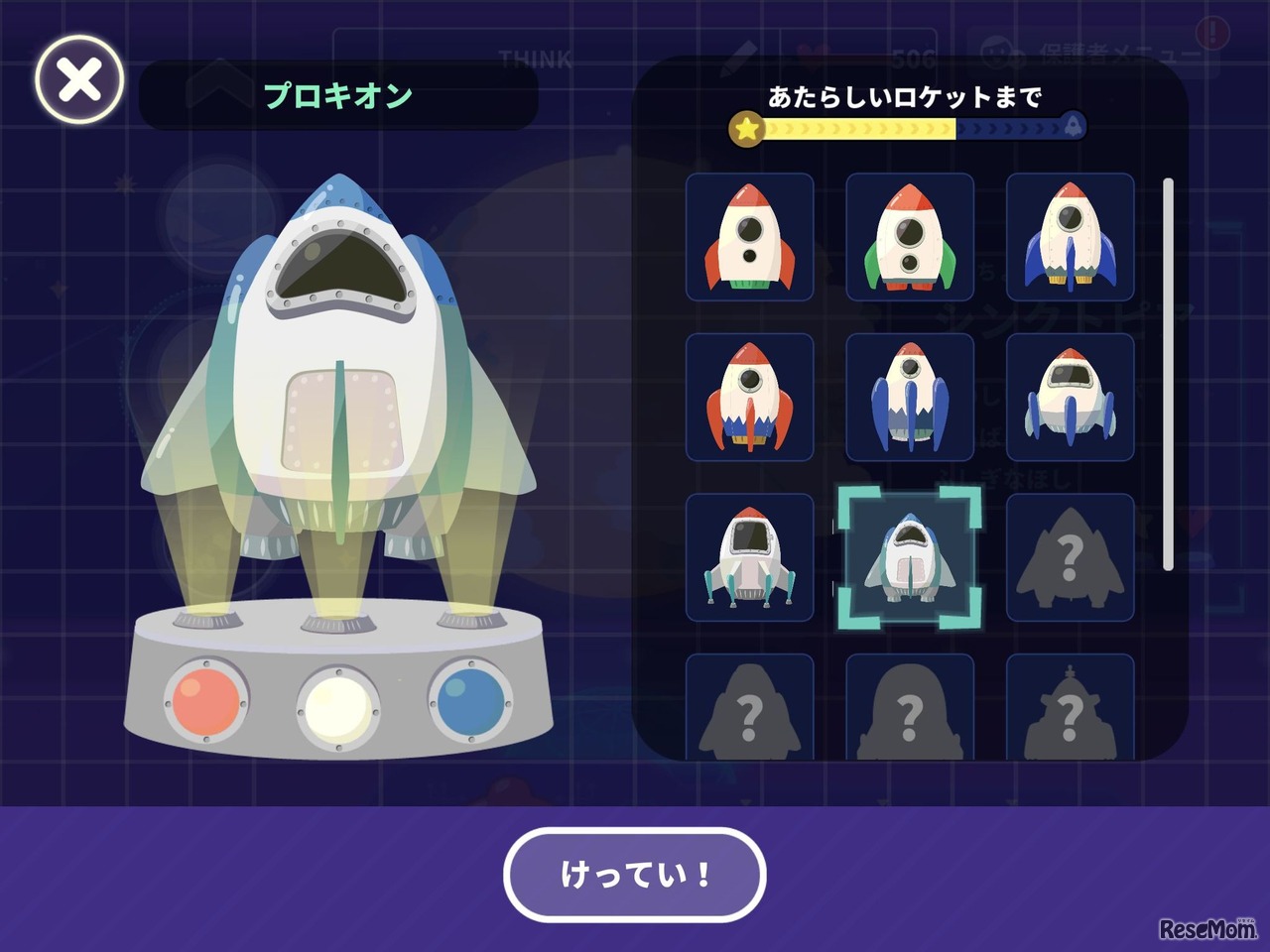Image resolution: width=1270 pixels, height=952 pixels.
Task: Select the blue triple-fin rocket
Action: click(x=1069, y=238)
